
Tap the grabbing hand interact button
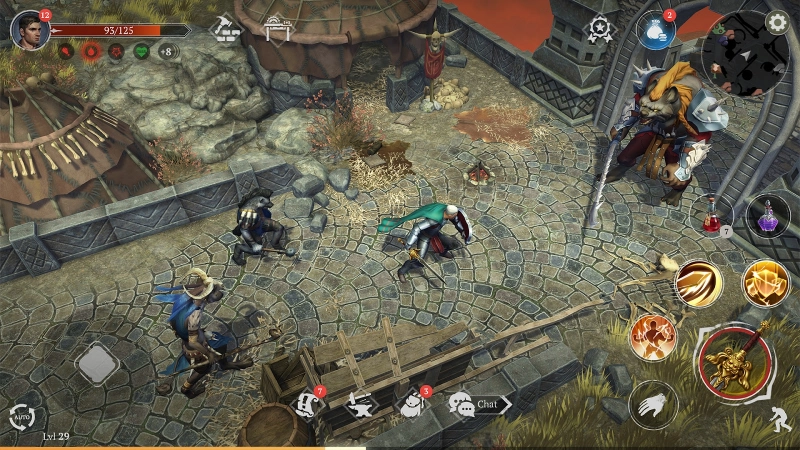click(653, 404)
